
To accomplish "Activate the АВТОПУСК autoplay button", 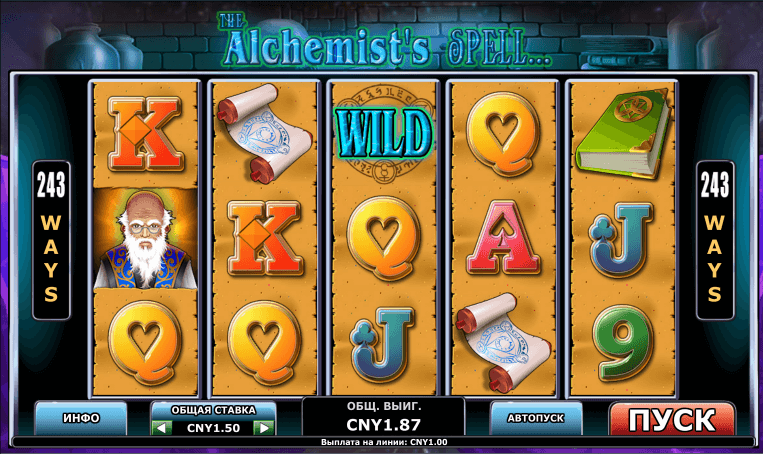I will click(x=536, y=417).
